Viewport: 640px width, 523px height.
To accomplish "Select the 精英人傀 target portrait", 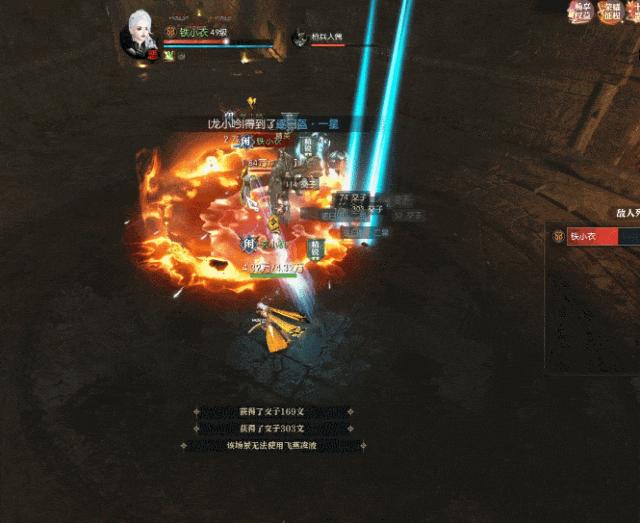I will [x=299, y=38].
